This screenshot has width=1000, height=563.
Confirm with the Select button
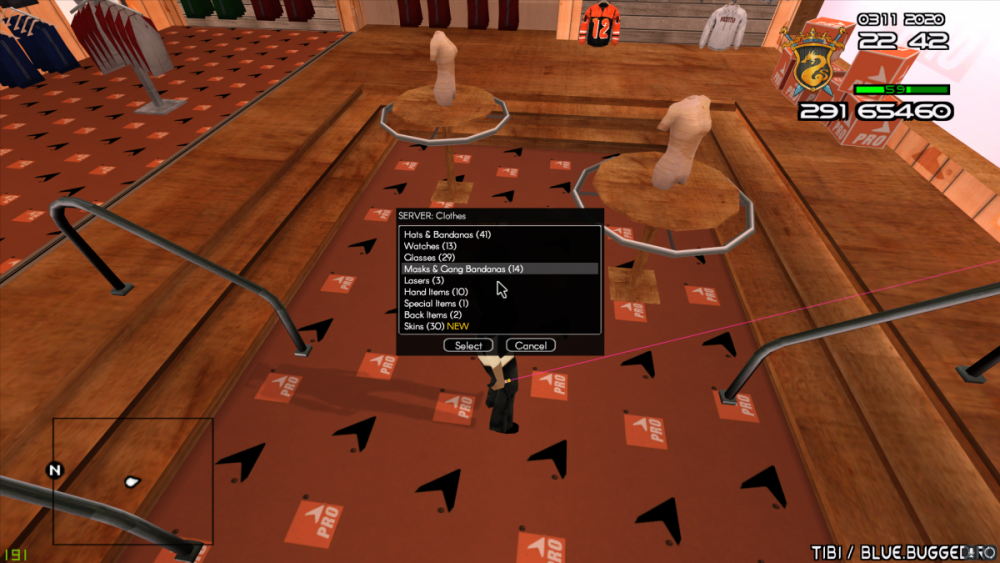click(468, 346)
